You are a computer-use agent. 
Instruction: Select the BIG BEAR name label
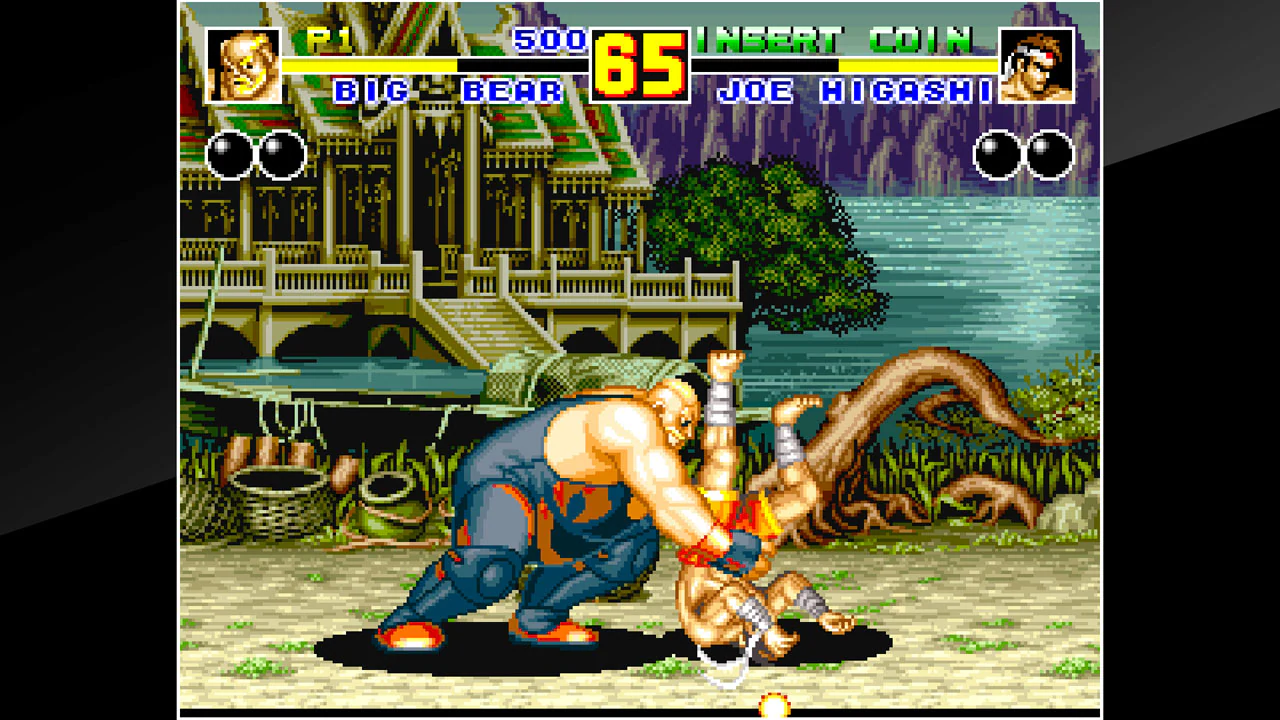pos(449,90)
